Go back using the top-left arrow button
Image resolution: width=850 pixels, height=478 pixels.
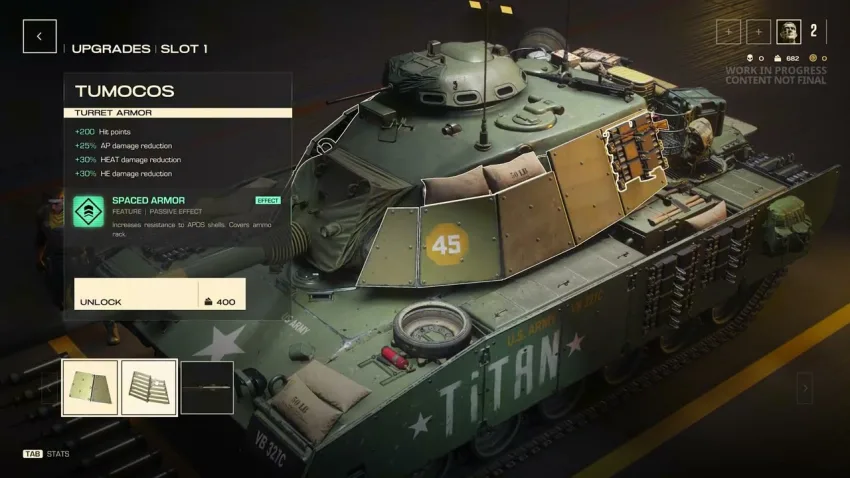point(39,37)
